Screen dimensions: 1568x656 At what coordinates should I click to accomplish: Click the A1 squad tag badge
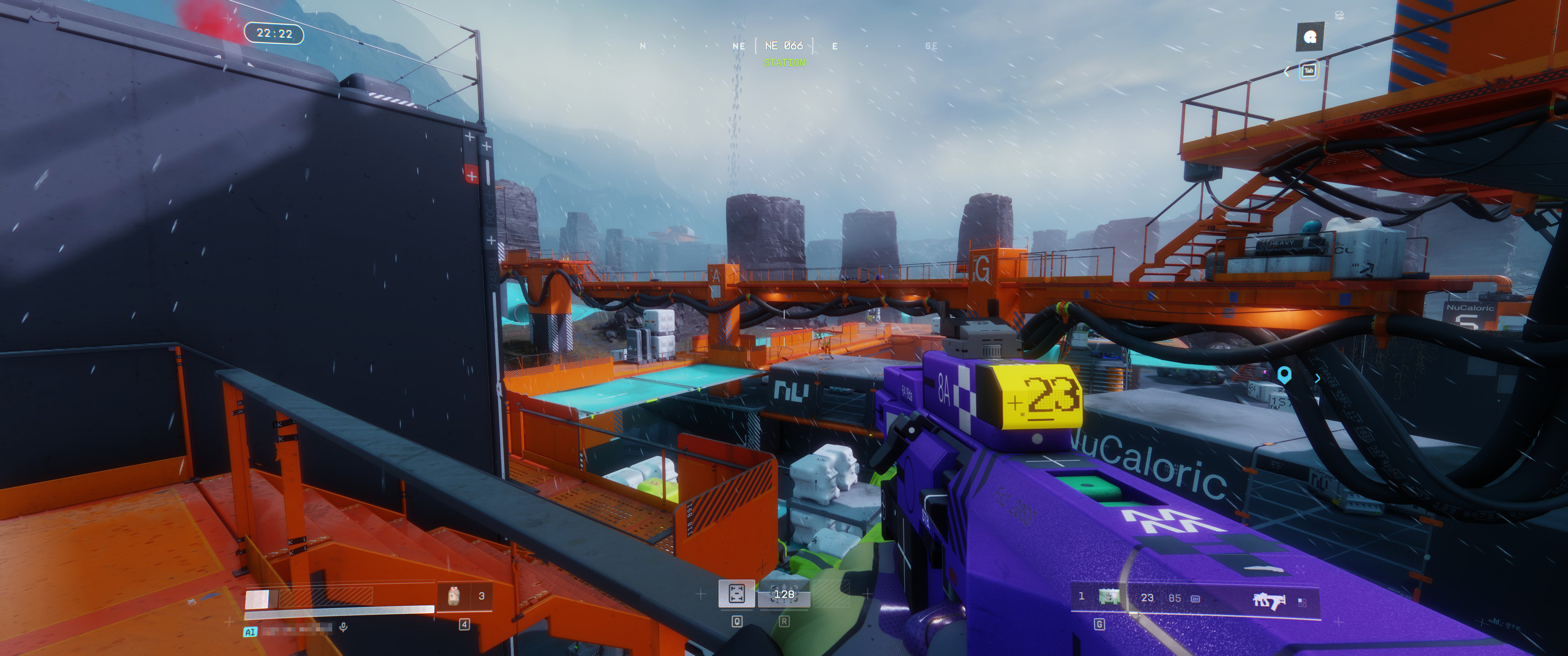tap(250, 632)
